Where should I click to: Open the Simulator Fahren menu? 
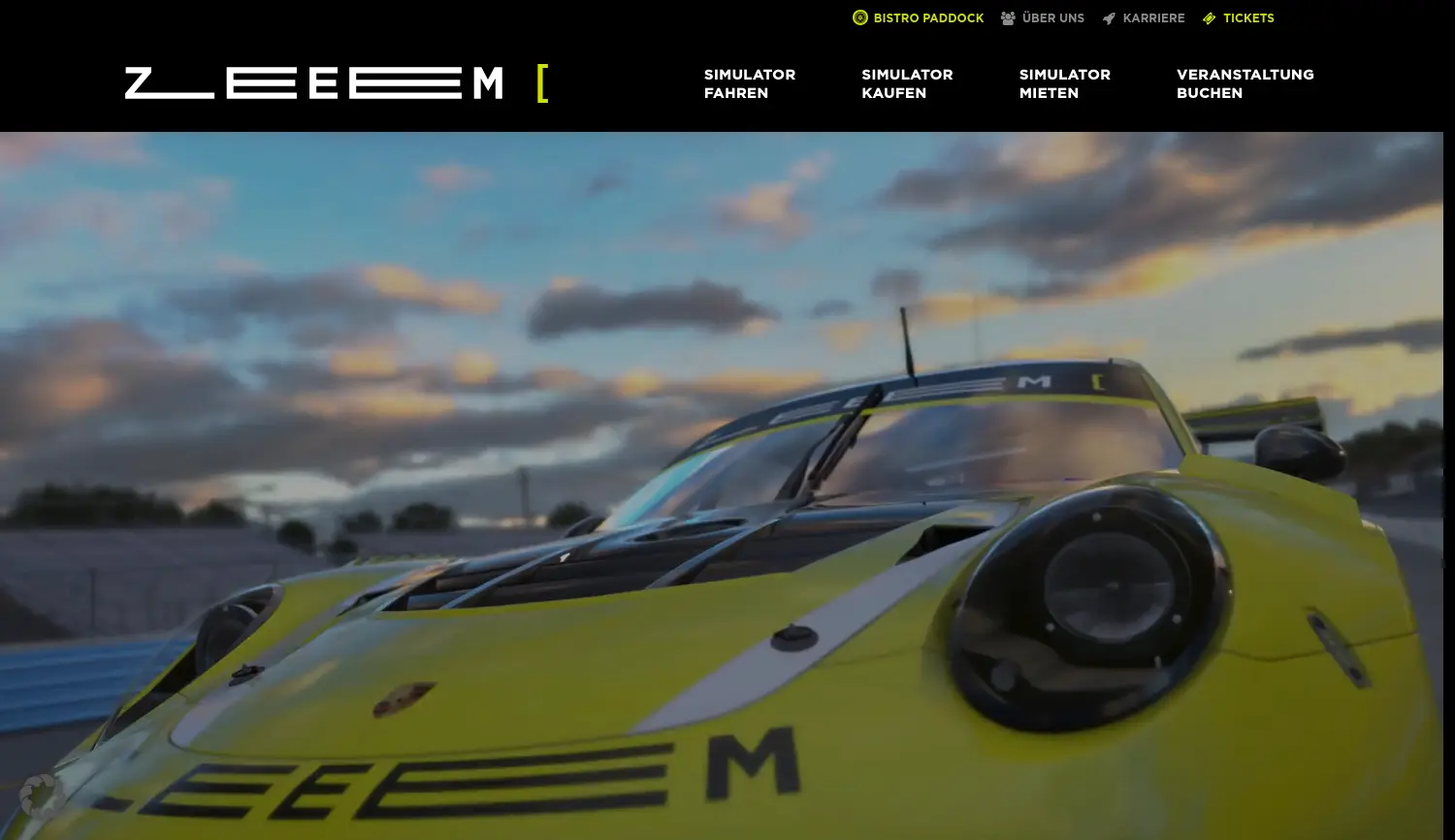pos(749,83)
